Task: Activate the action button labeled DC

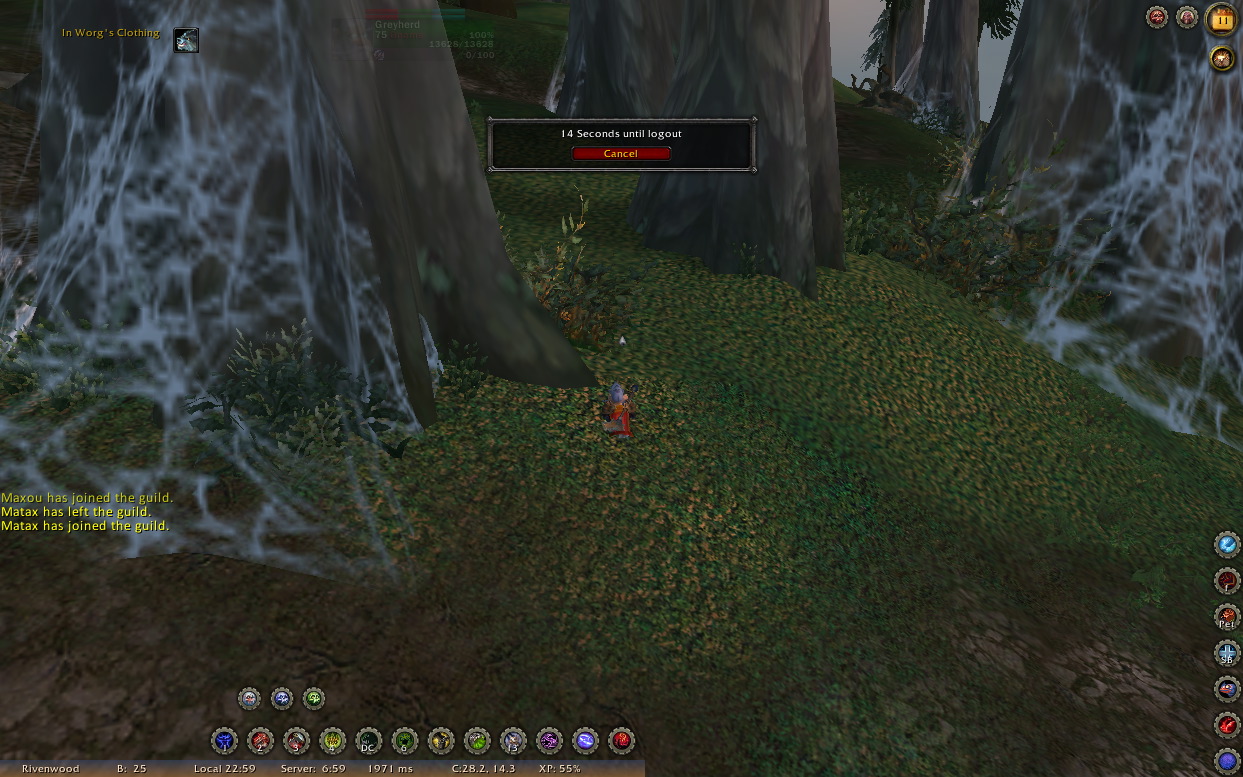Action: tap(368, 741)
